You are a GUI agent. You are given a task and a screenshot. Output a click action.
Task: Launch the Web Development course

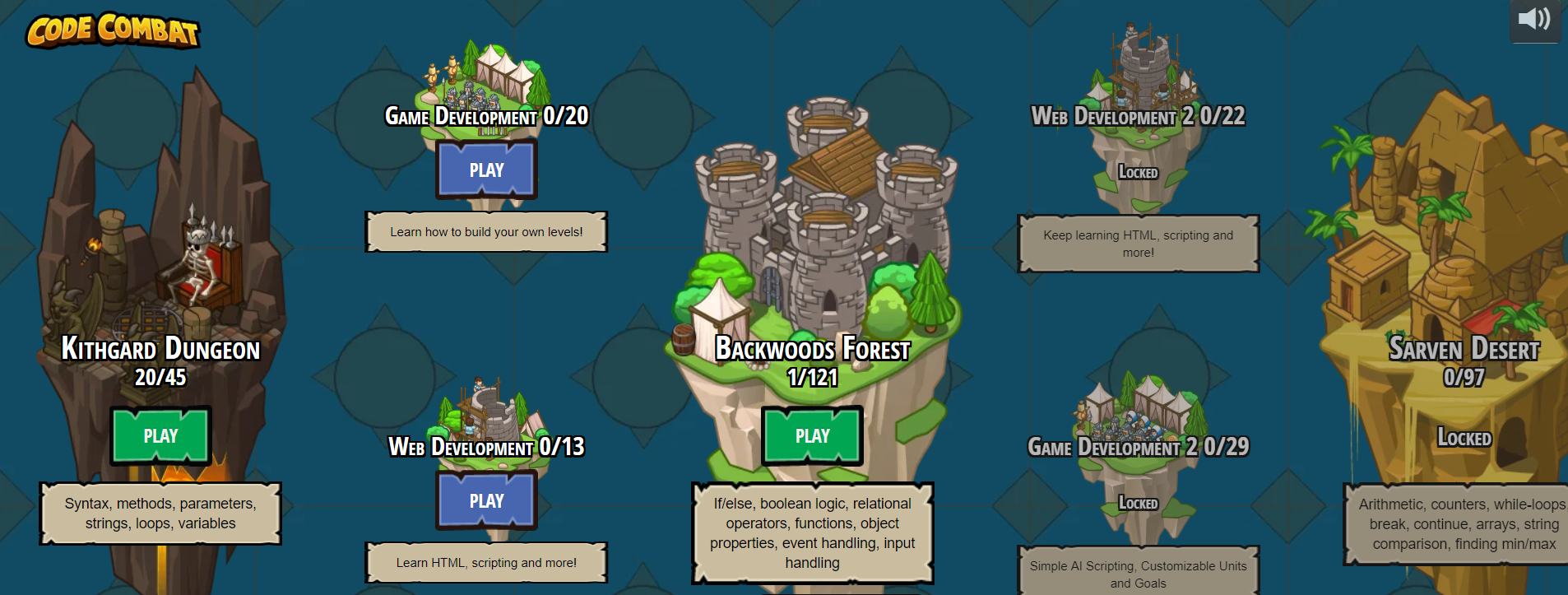click(x=486, y=500)
